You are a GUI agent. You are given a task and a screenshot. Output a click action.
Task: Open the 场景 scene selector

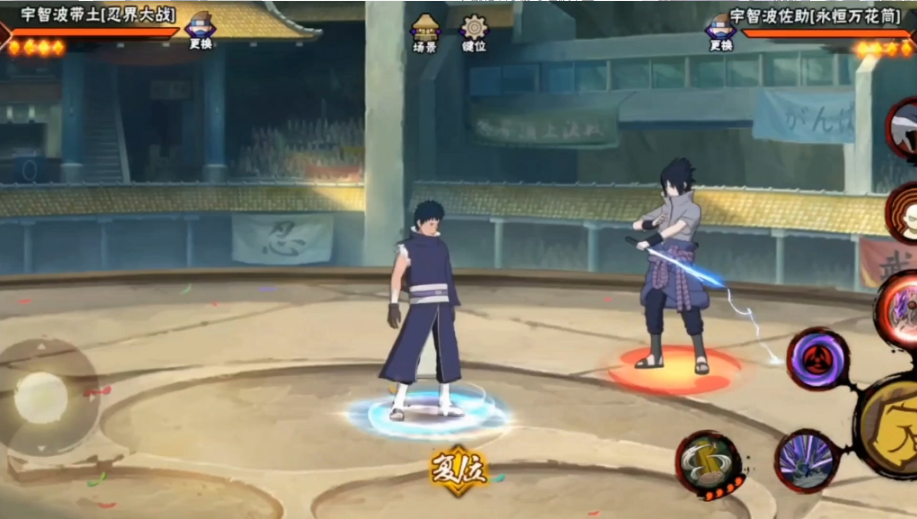click(x=425, y=32)
